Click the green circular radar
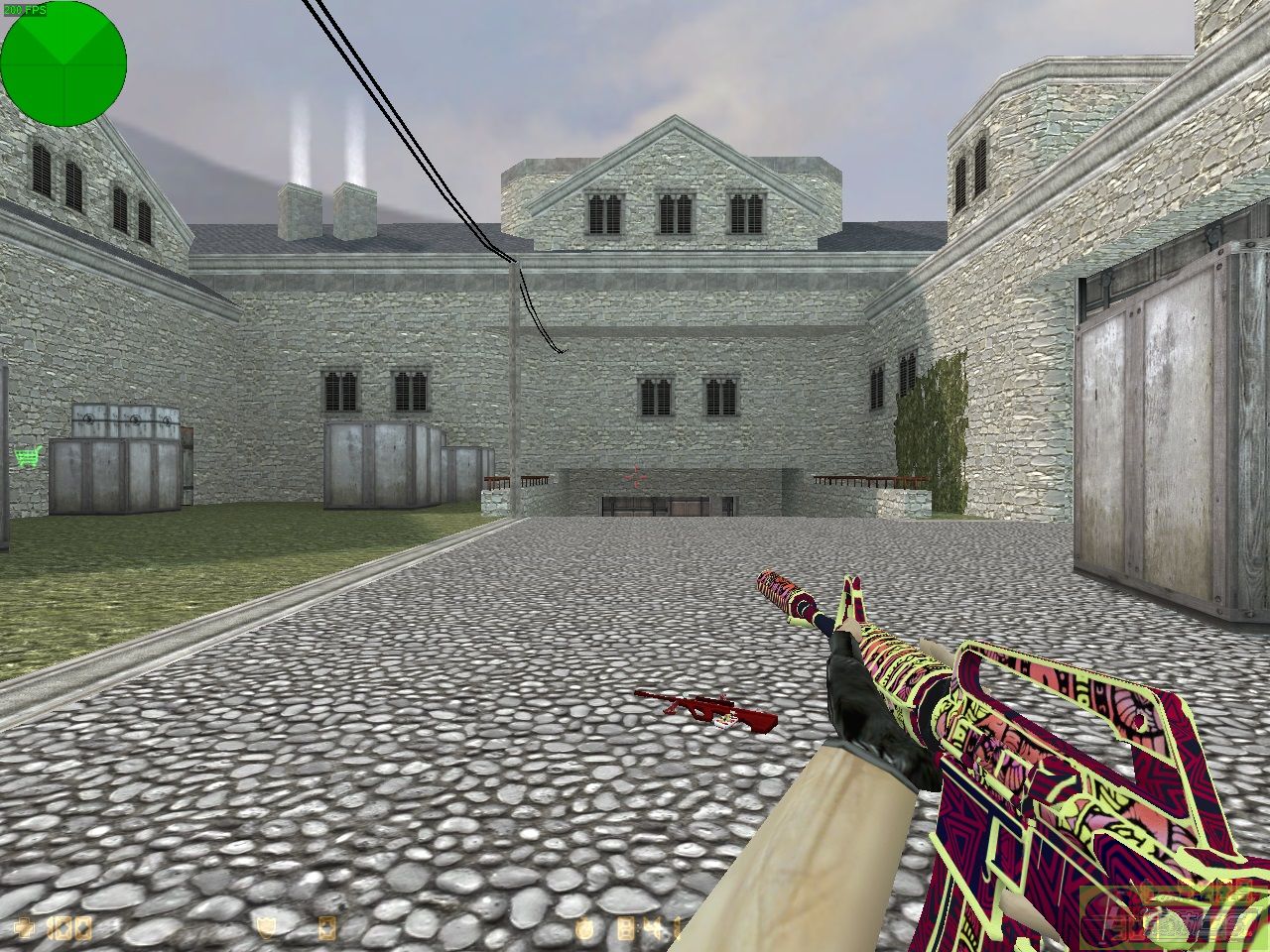Image resolution: width=1270 pixels, height=952 pixels. pos(63,63)
